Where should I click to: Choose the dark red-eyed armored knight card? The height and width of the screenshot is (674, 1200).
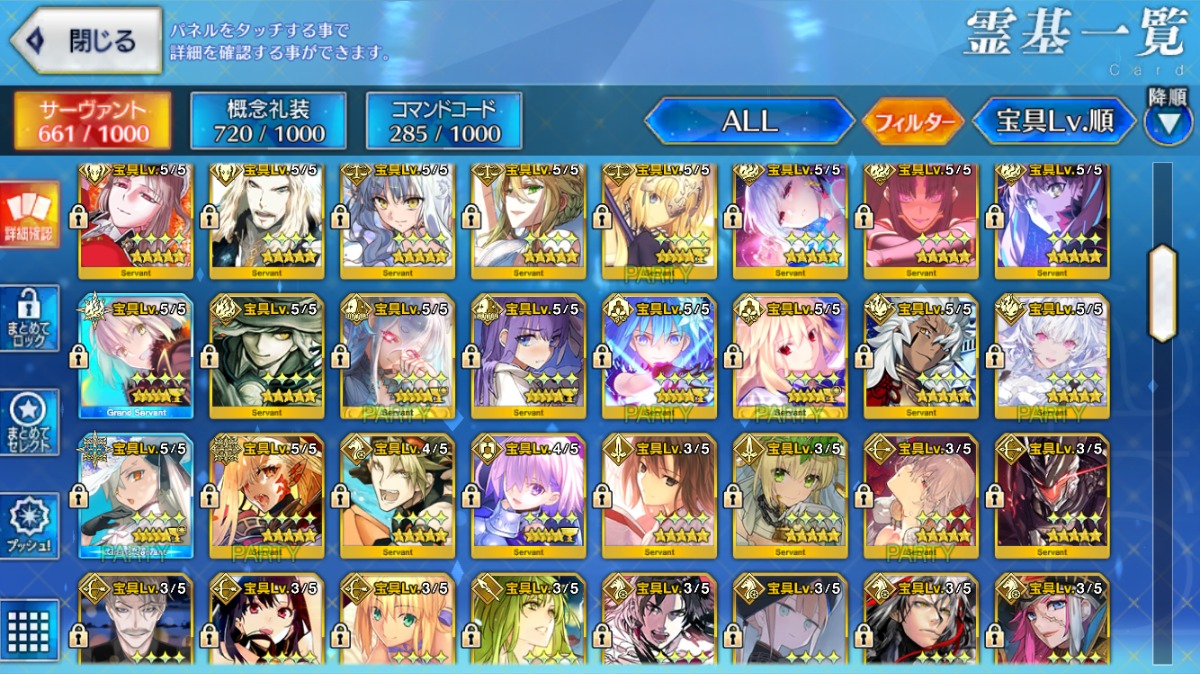click(x=1052, y=496)
